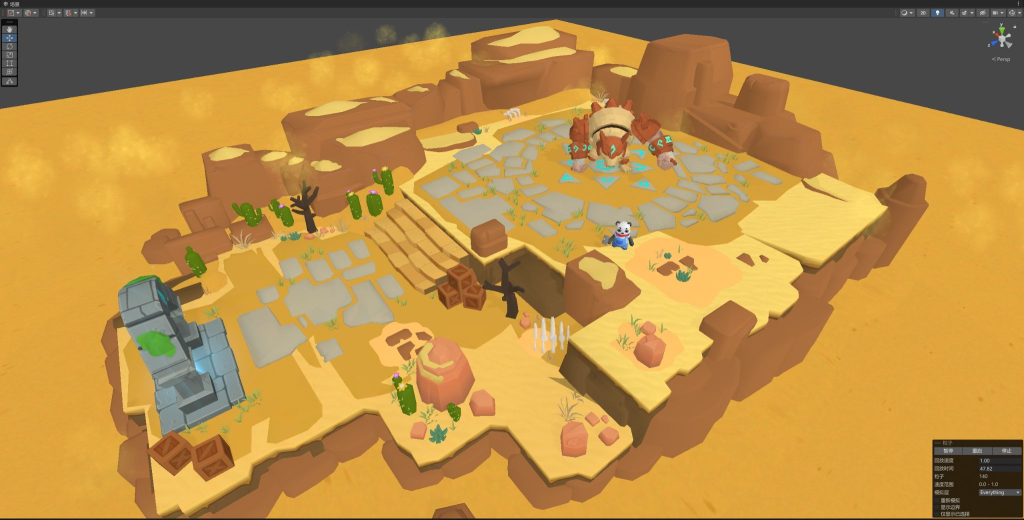Select the hand view tool
The width and height of the screenshot is (1024, 520).
[x=10, y=29]
